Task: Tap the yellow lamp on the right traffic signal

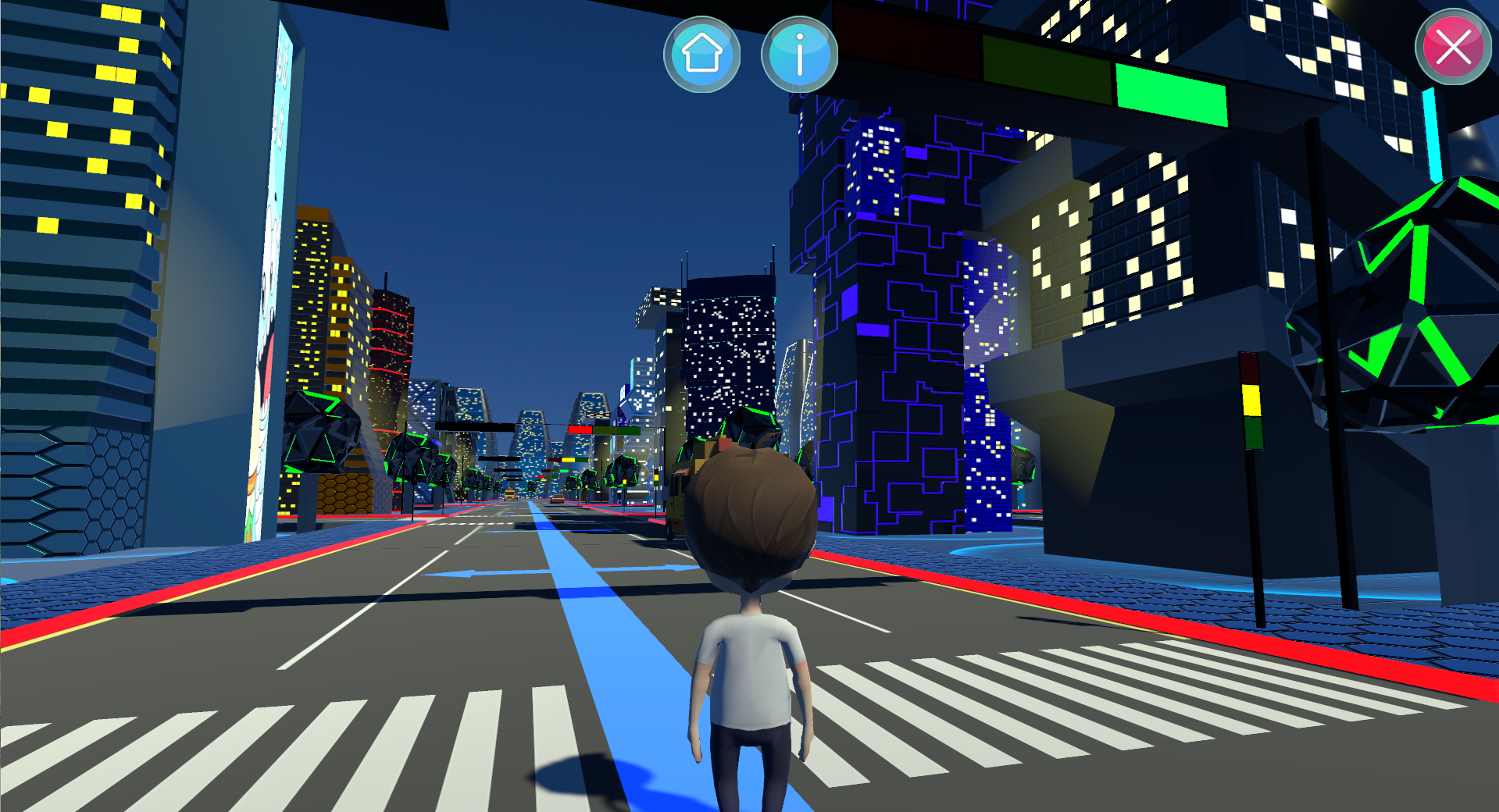Action: click(x=1251, y=400)
